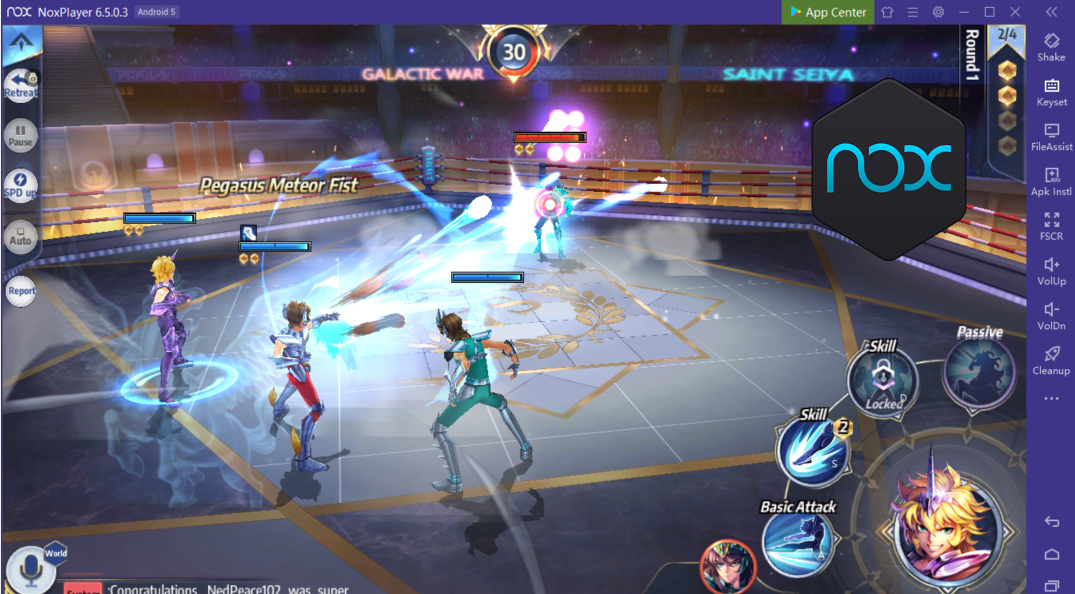Screen dimensions: 1075x594
Task: Collapse the left menu with arrow button
Action: point(21,44)
